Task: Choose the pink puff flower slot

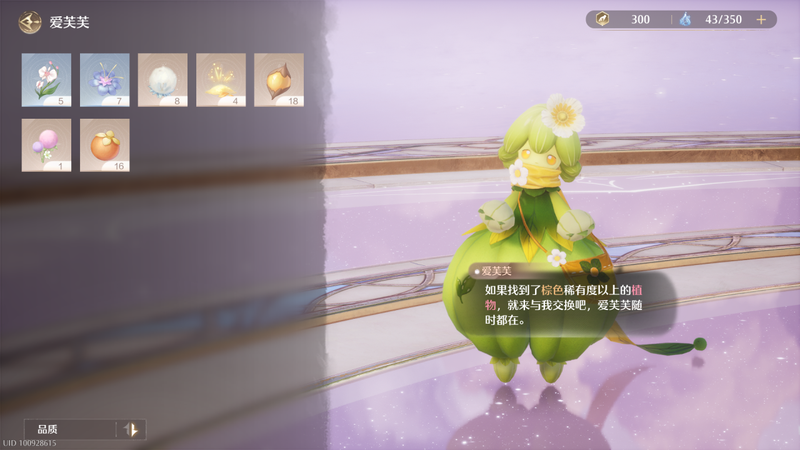Action: coord(46,145)
